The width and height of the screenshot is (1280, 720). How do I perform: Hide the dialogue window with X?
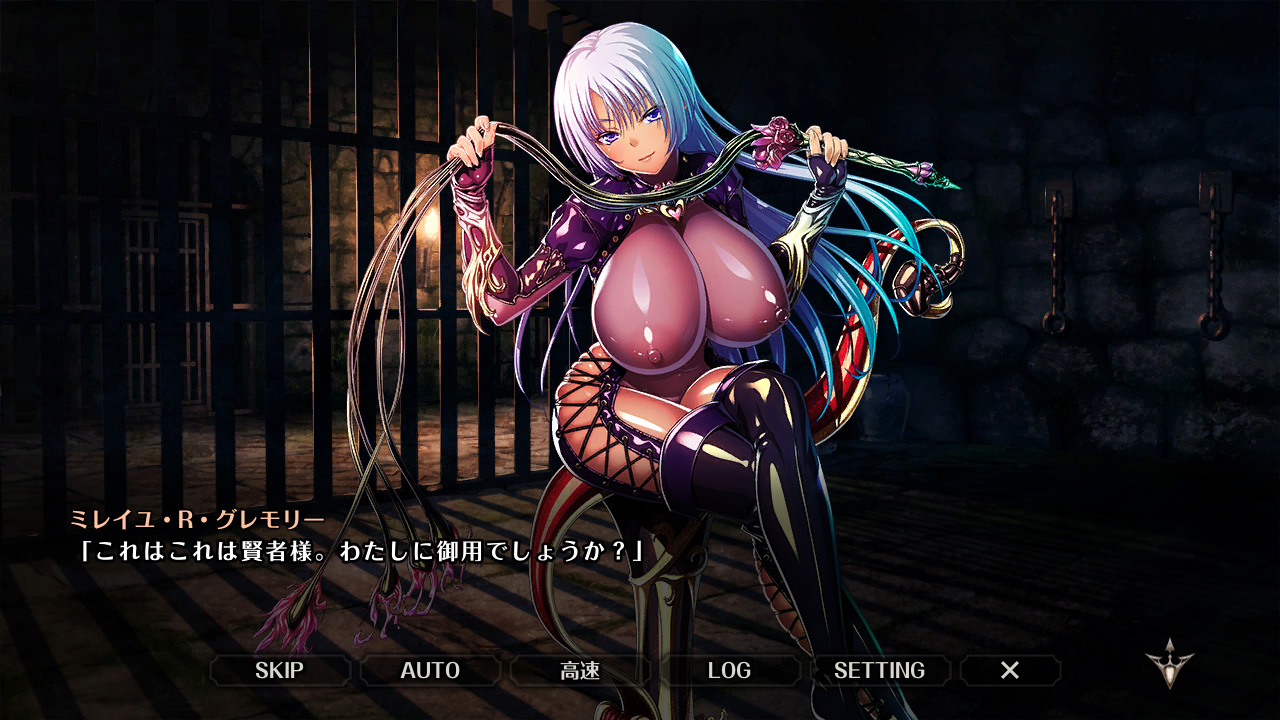coord(1010,670)
